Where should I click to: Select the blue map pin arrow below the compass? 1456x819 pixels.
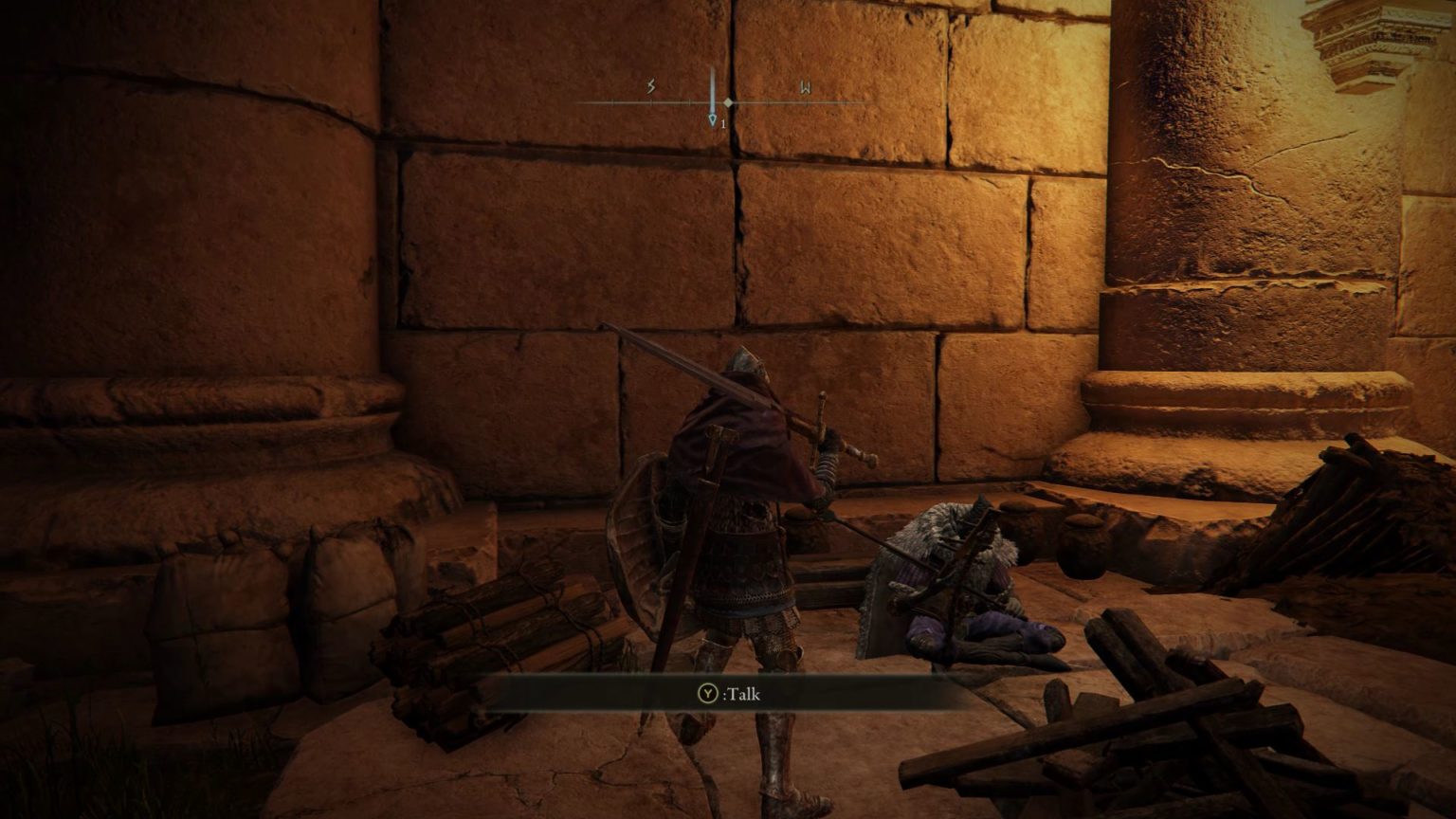712,120
